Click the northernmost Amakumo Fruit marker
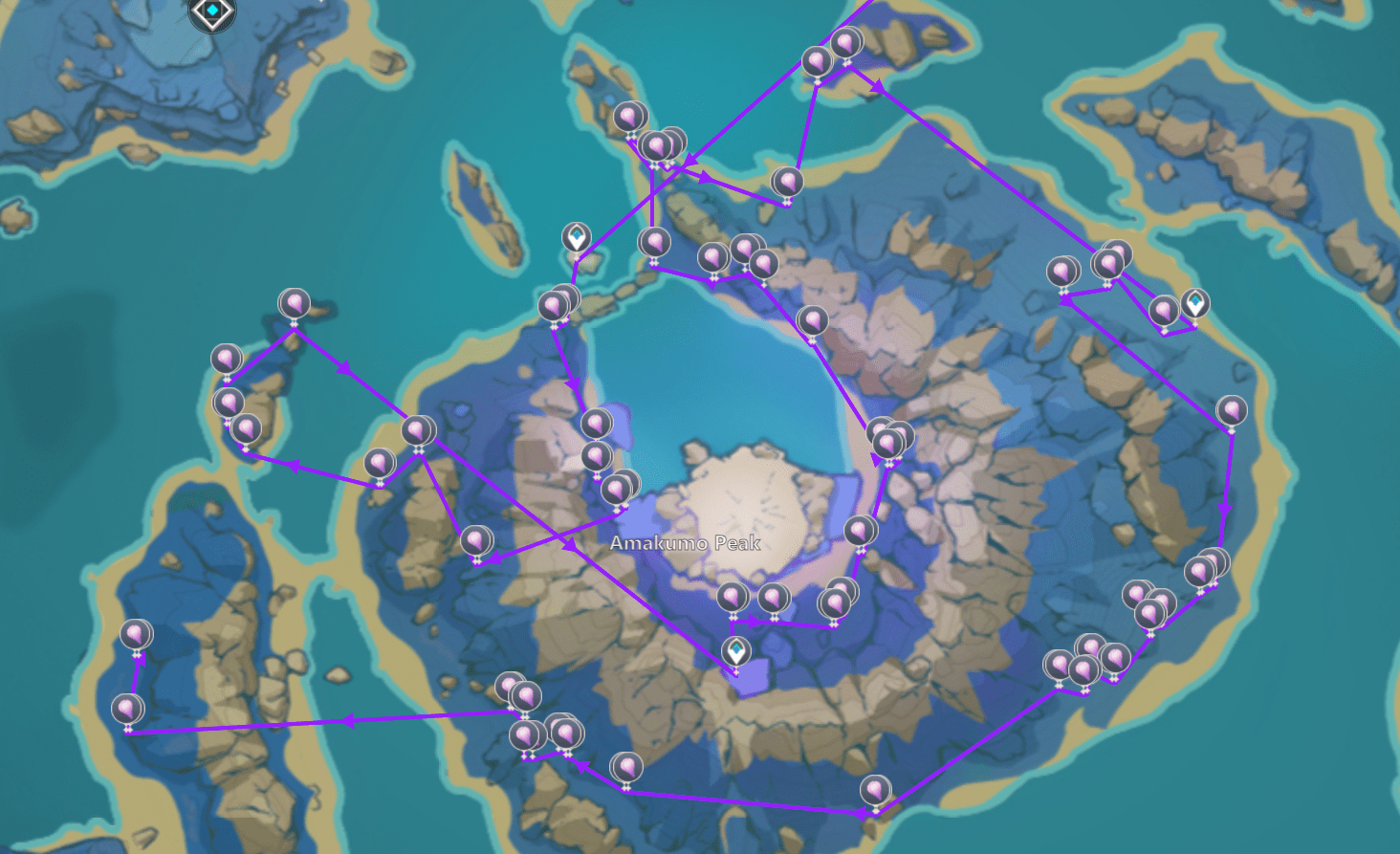Viewport: 1400px width, 854px height. pos(845,43)
